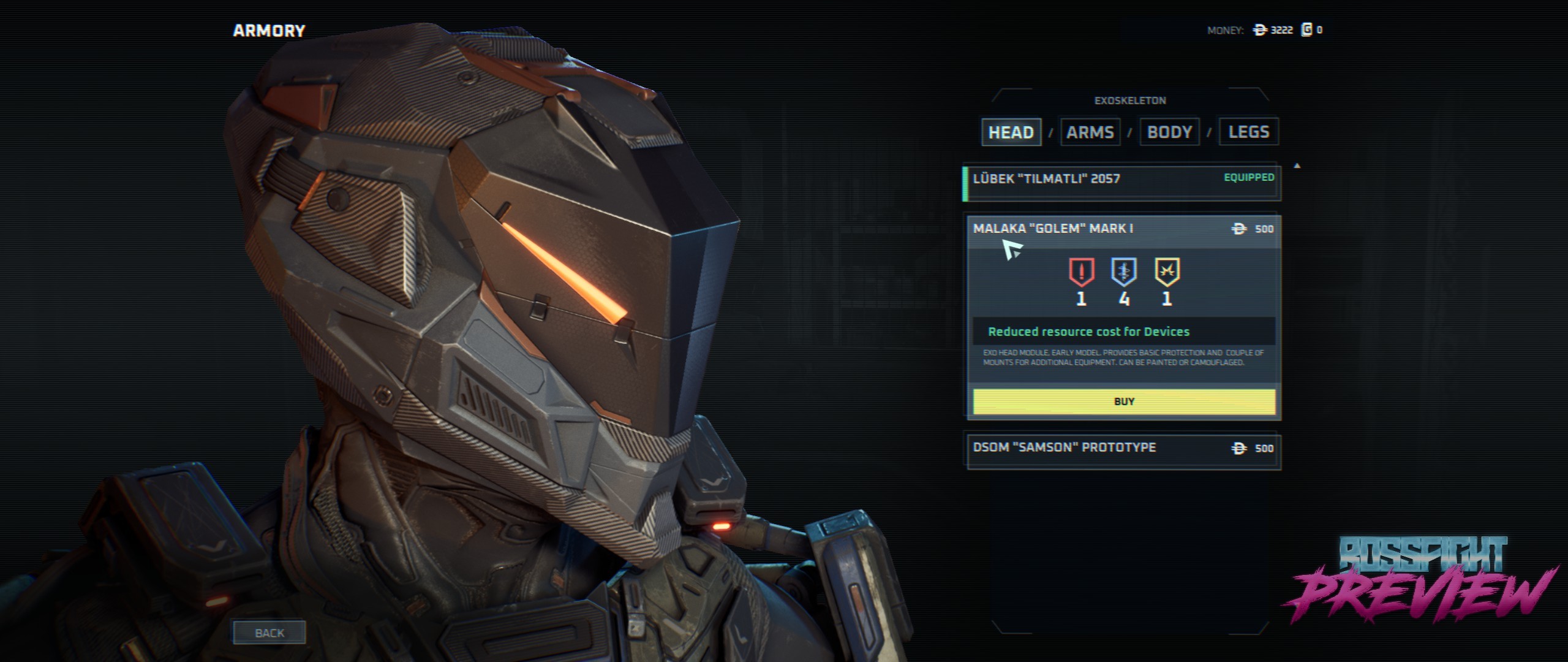
Task: Select the Malaka "Golem" Mark I title row
Action: click(1090, 229)
